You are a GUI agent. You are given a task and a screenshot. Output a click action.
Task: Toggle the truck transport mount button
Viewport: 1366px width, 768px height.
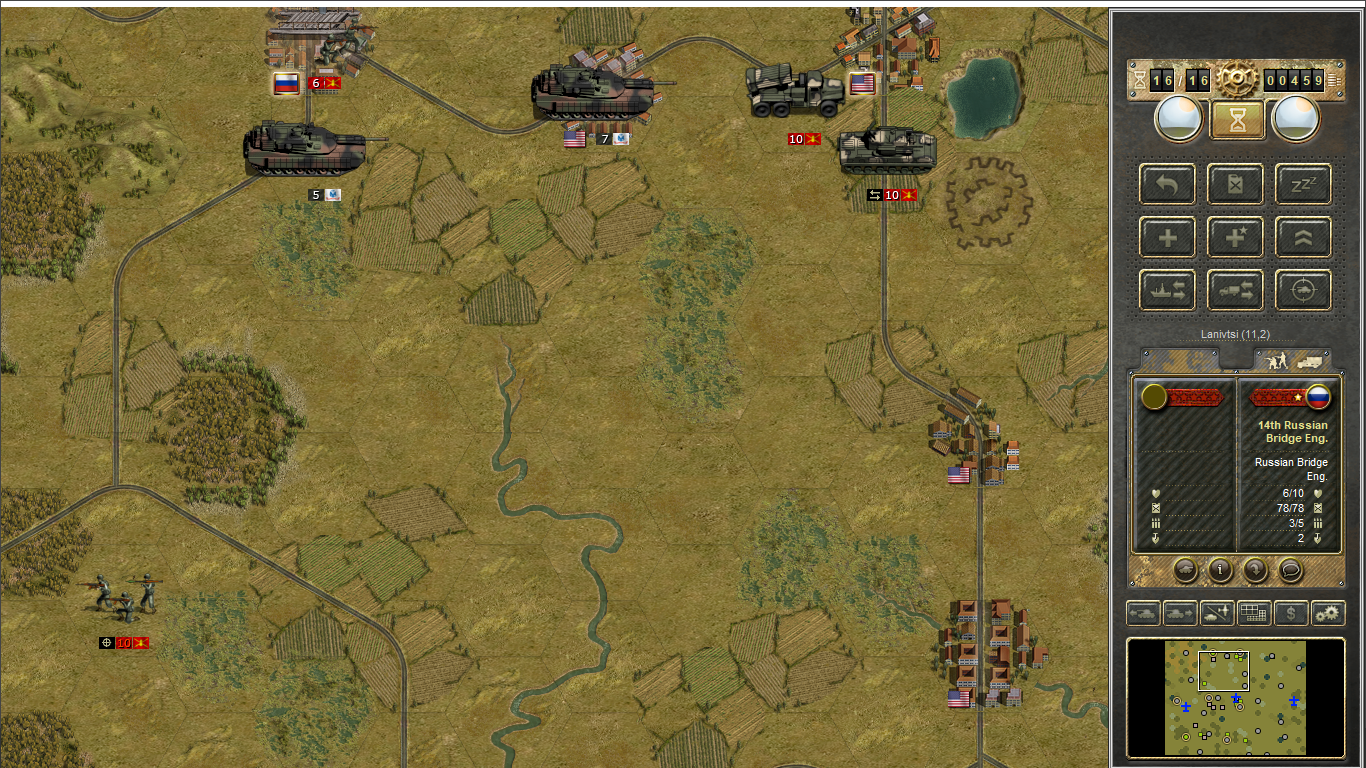click(x=1235, y=290)
